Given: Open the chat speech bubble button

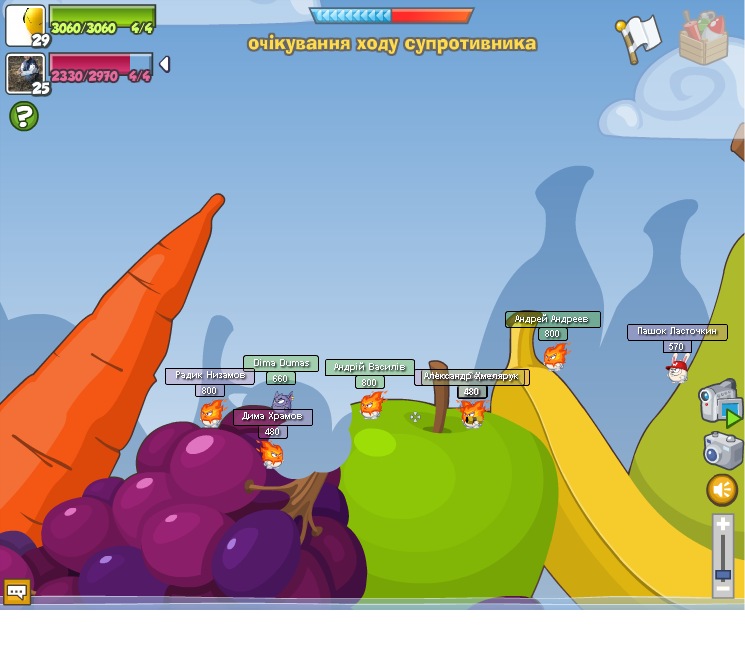Looking at the screenshot, I should click(x=17, y=591).
